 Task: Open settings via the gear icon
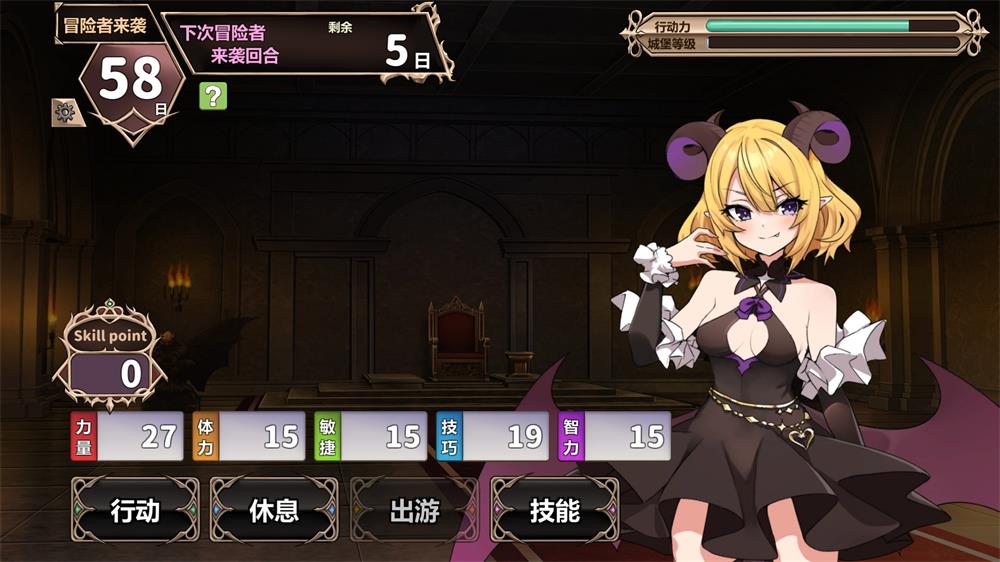tap(66, 113)
